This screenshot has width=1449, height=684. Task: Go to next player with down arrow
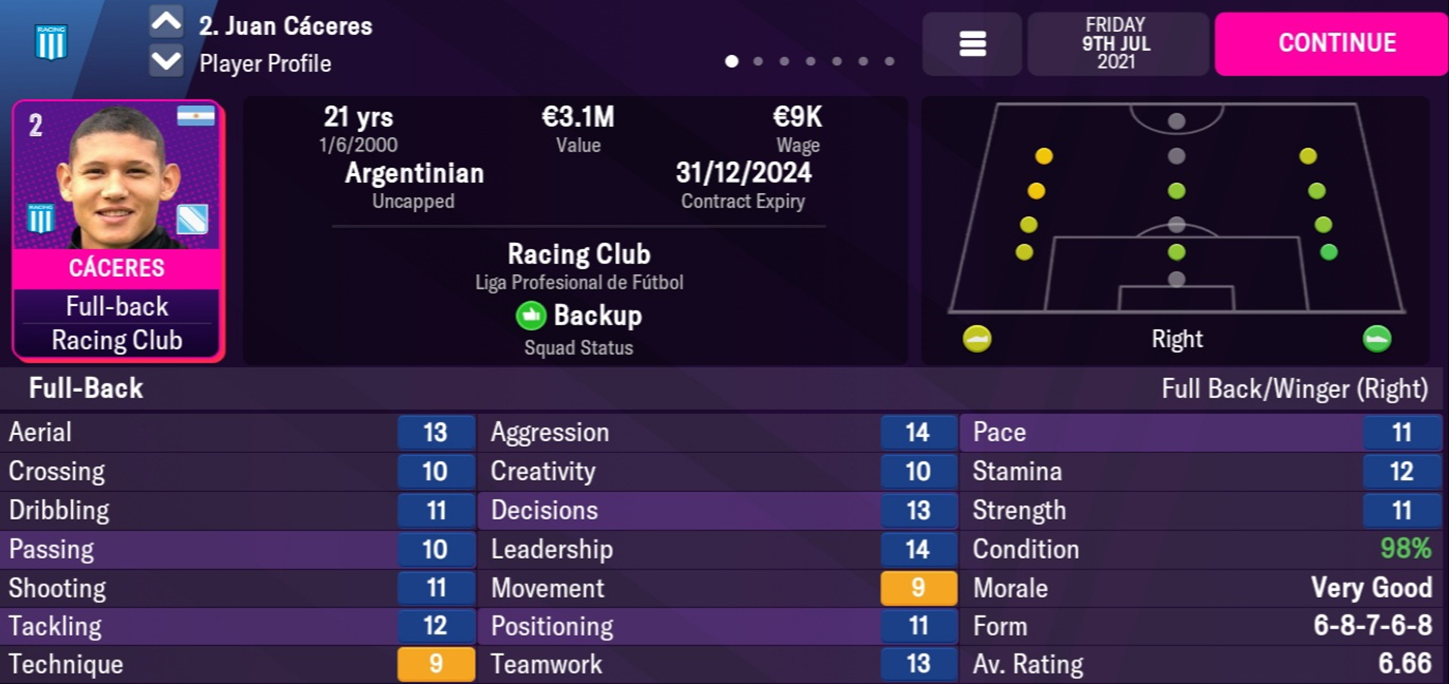[166, 62]
